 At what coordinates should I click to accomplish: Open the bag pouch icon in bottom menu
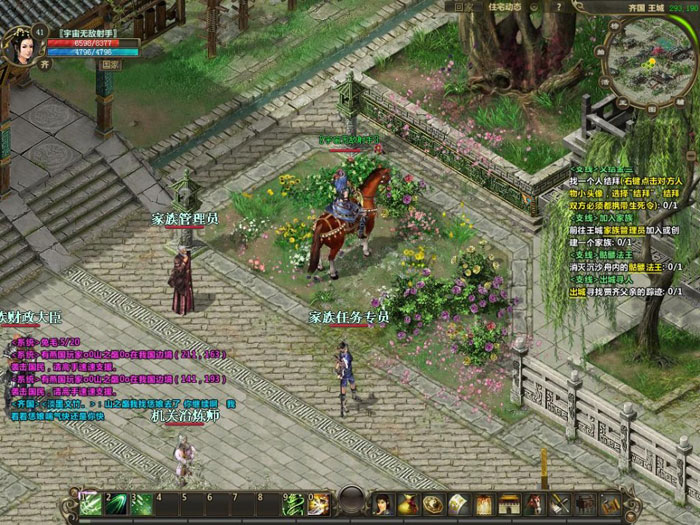[408, 503]
